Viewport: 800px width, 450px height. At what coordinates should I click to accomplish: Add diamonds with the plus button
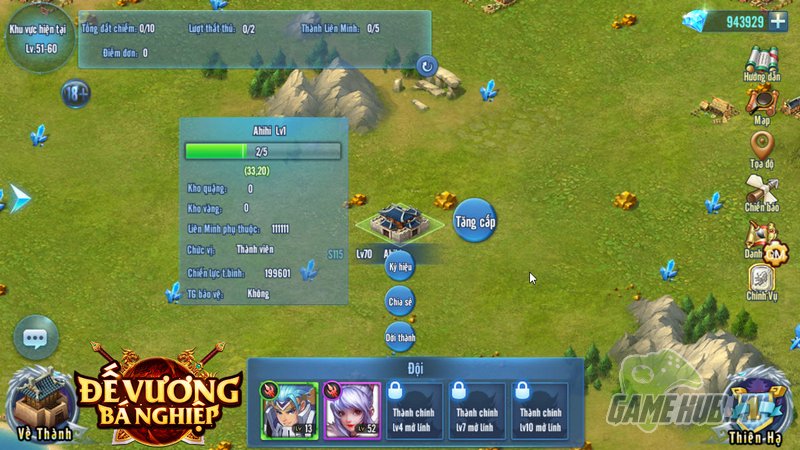(778, 23)
